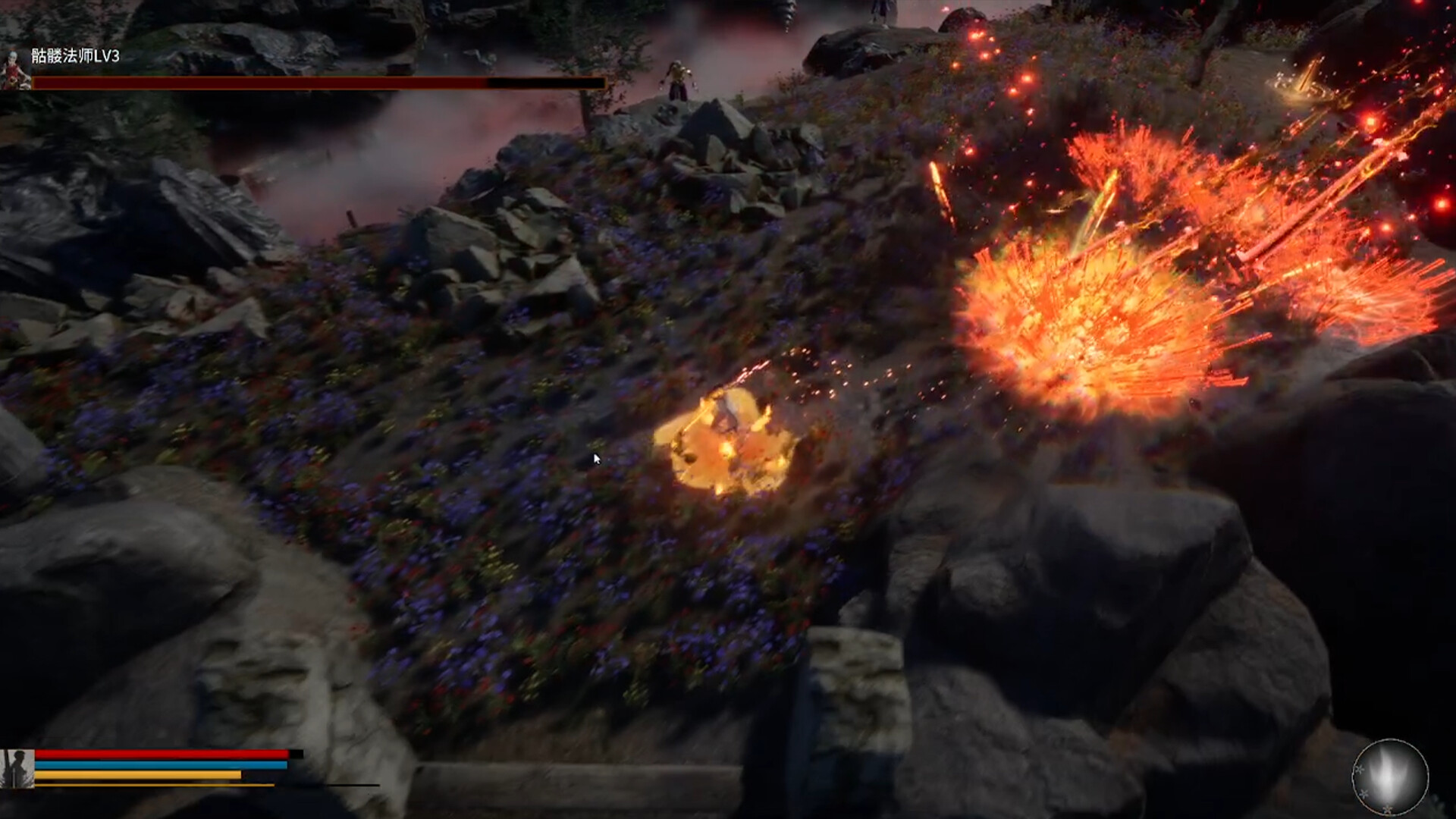1456x819 pixels.
Task: Click the mouse cursor's current position
Action: [x=597, y=458]
